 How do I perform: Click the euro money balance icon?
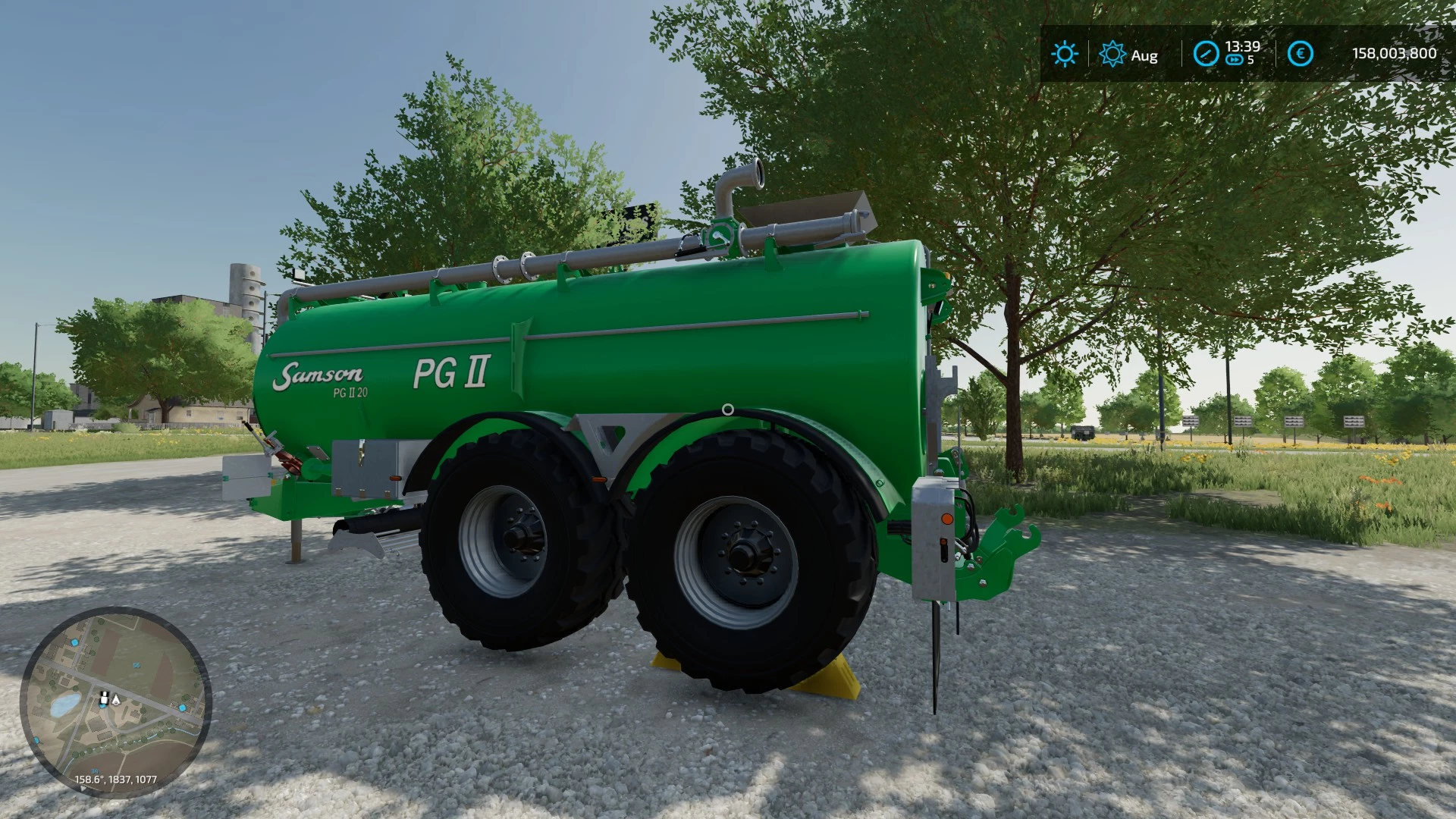tap(1301, 54)
